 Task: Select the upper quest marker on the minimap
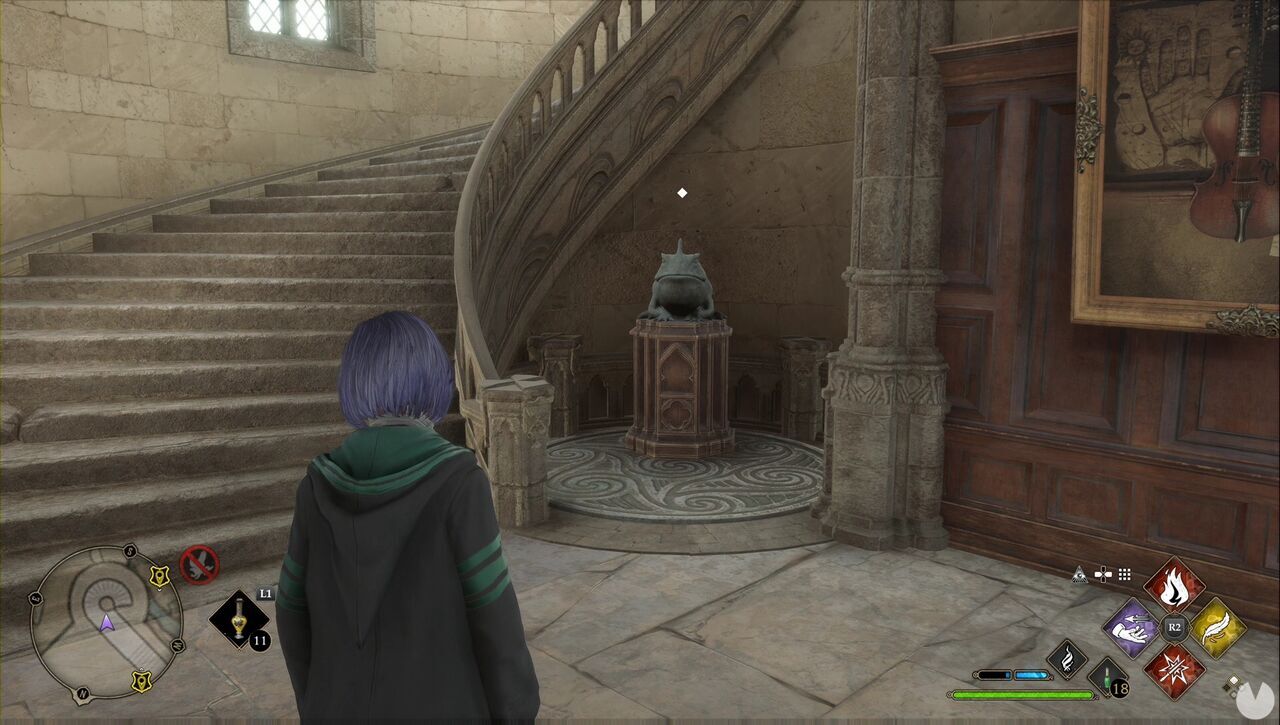point(159,576)
